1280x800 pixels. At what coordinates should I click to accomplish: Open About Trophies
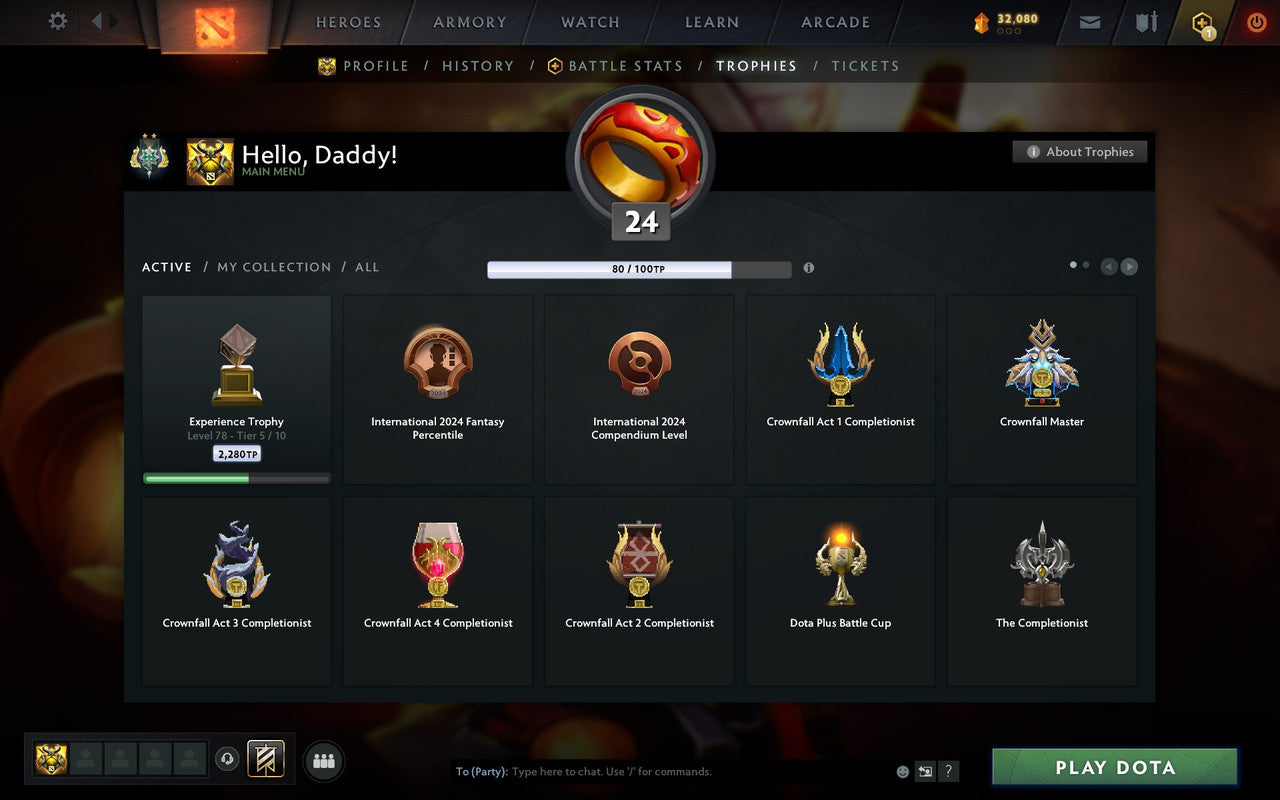pyautogui.click(x=1080, y=151)
